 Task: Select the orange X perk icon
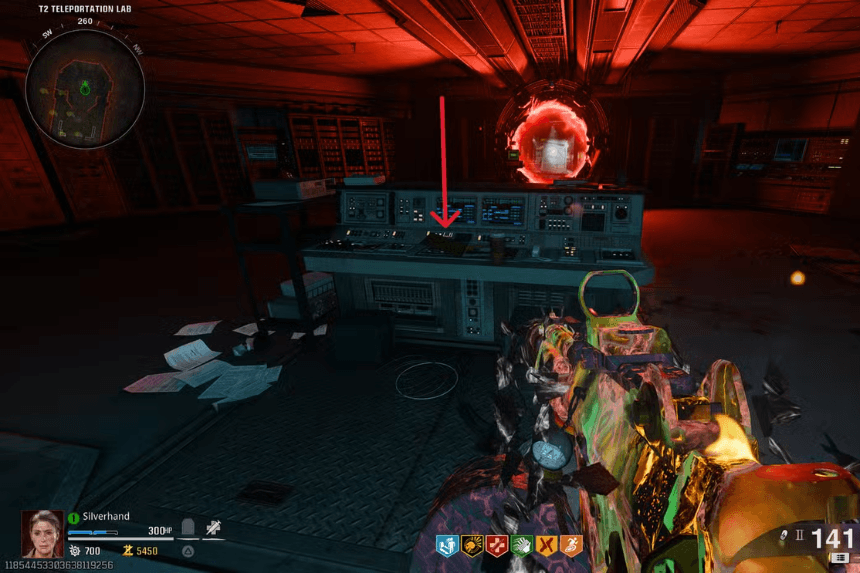click(x=544, y=546)
